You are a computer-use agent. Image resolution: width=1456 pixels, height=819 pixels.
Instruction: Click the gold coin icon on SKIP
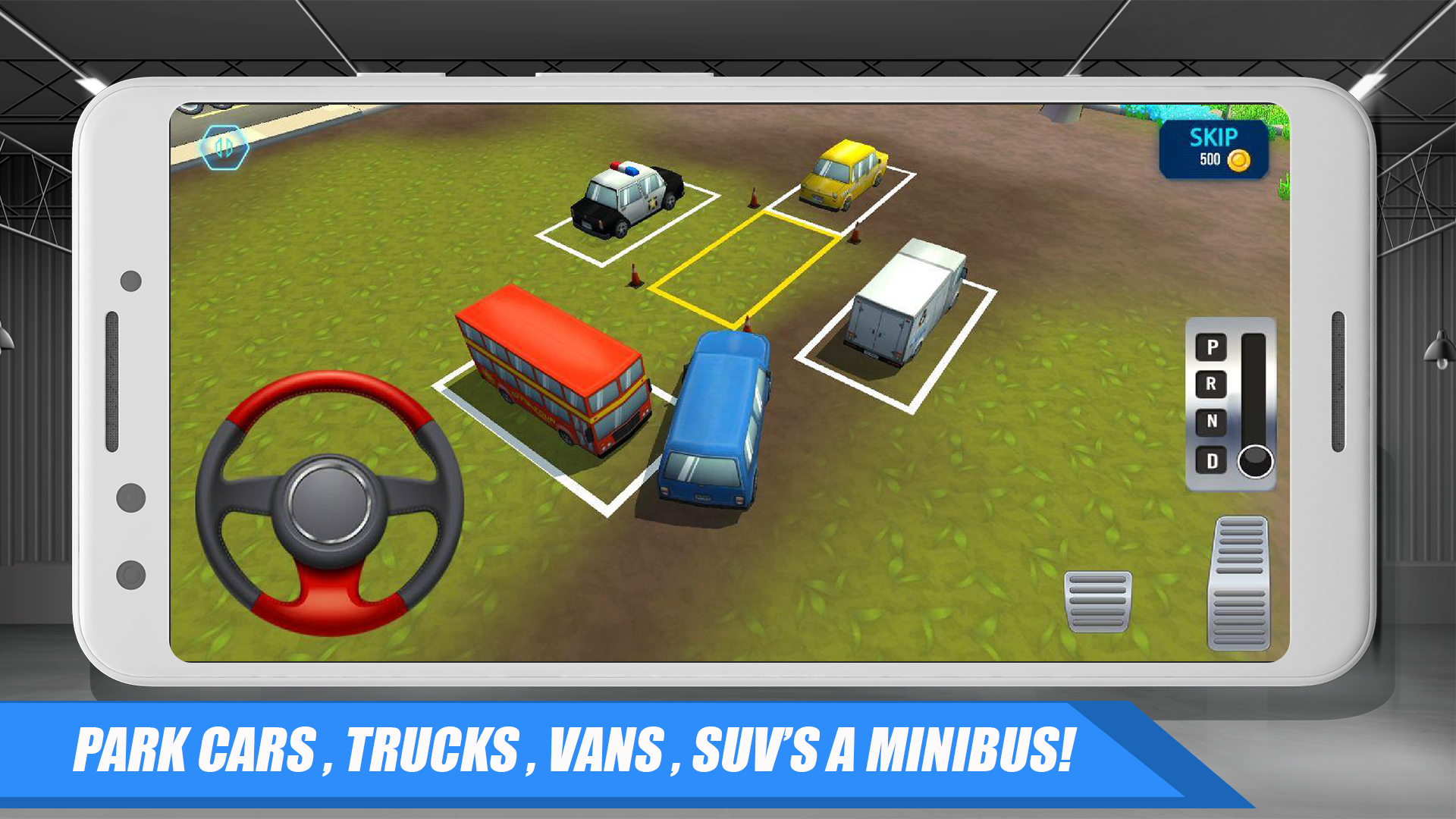1241,162
